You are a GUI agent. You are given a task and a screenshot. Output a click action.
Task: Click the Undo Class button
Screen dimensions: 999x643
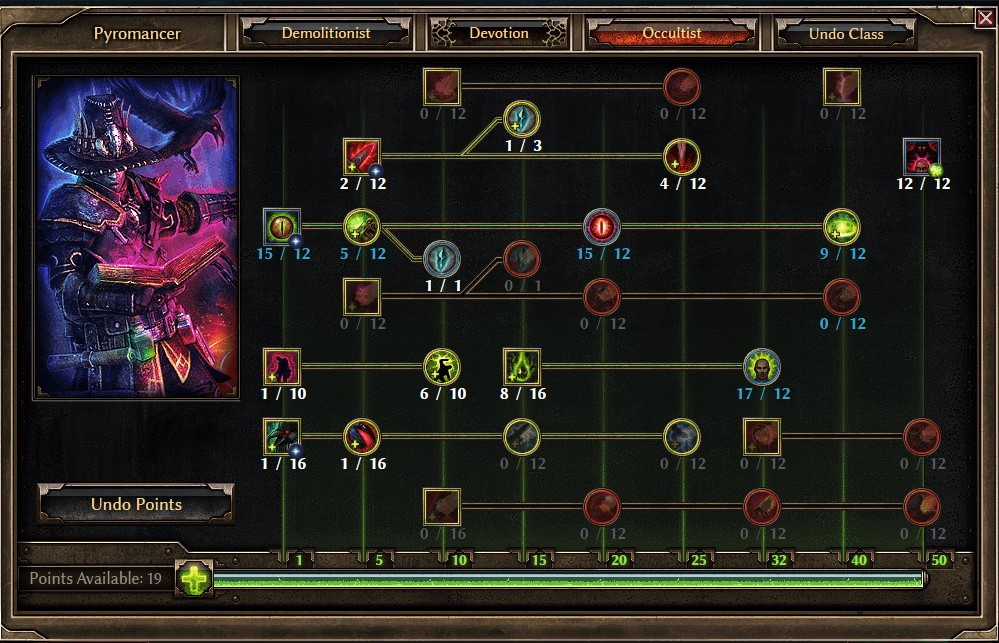pos(846,34)
